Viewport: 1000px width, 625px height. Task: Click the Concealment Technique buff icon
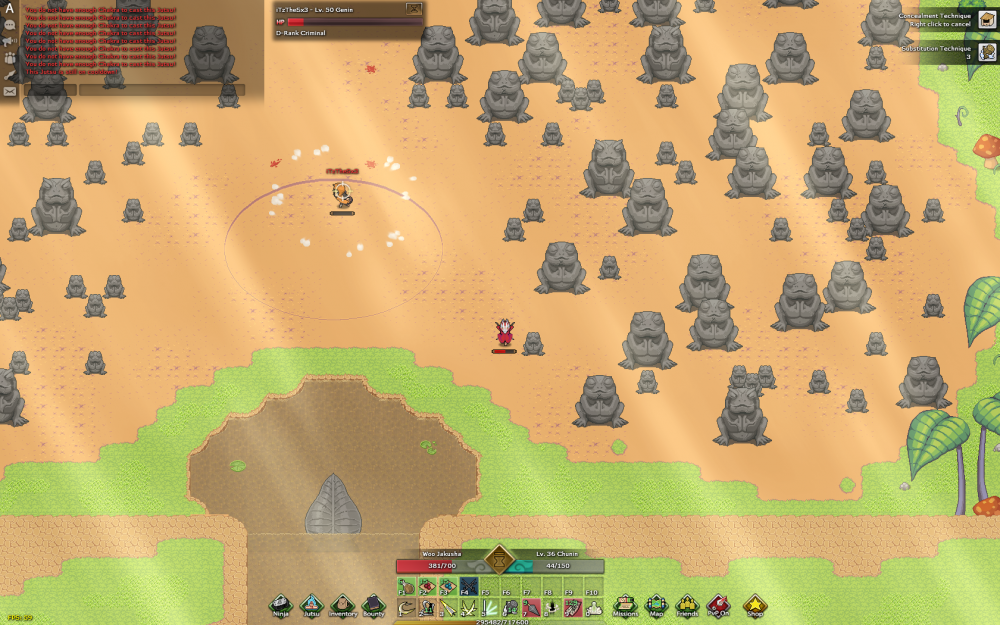click(x=987, y=19)
